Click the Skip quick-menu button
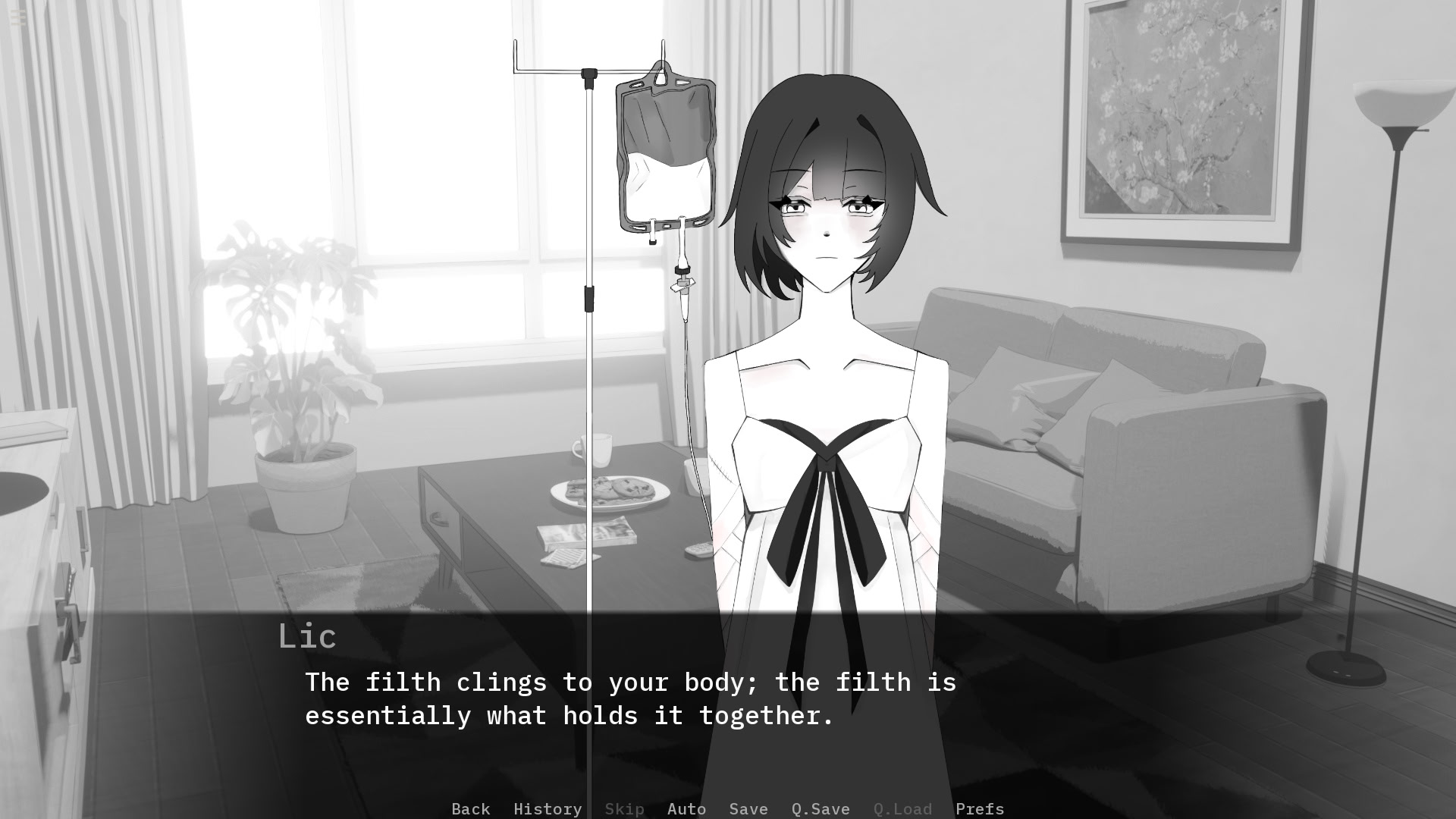Viewport: 1456px width, 819px height. coord(624,808)
